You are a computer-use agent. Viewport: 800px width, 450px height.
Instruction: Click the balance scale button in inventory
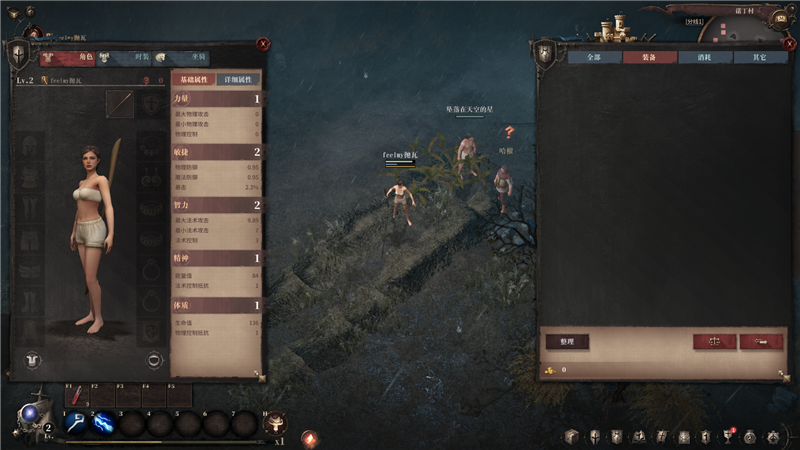[715, 341]
